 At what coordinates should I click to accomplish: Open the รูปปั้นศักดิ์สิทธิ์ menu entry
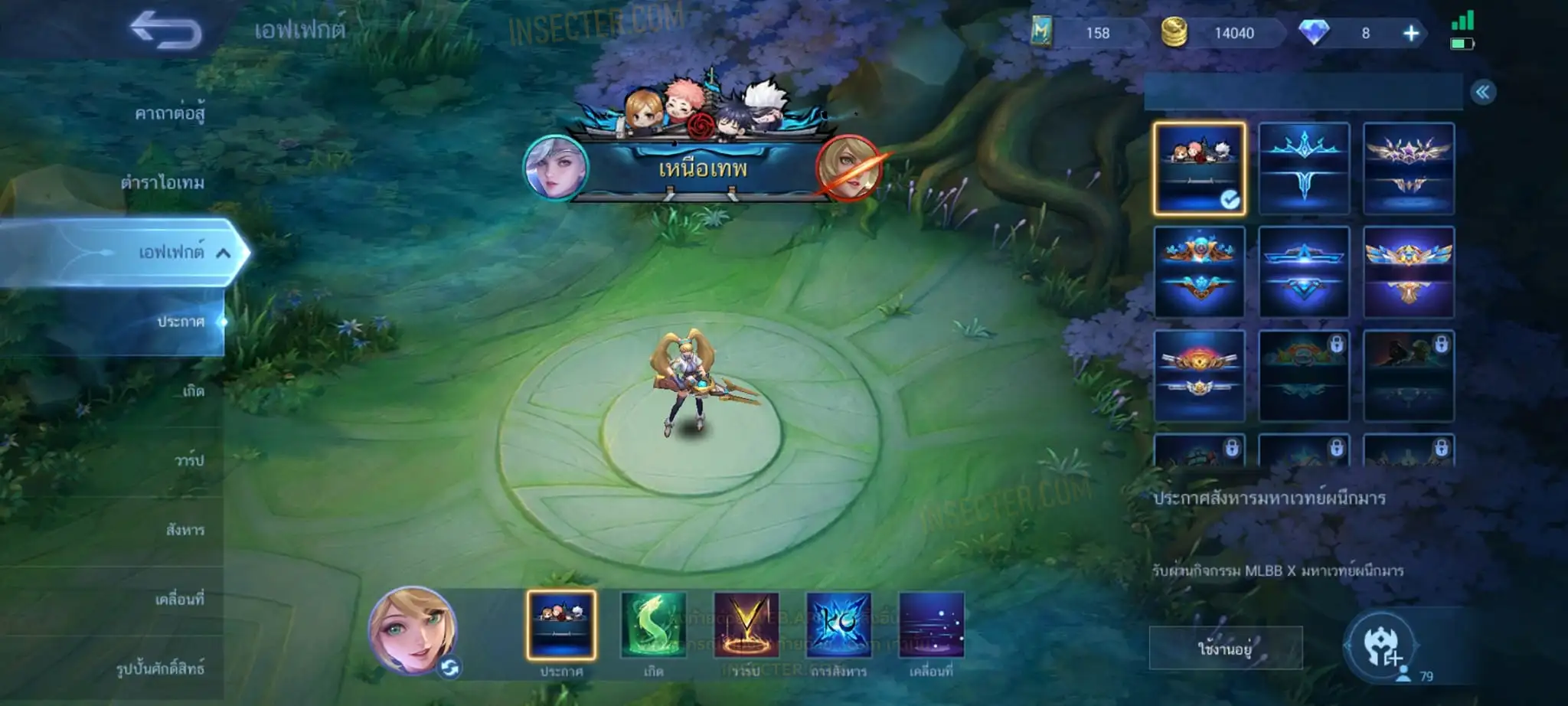coord(160,668)
